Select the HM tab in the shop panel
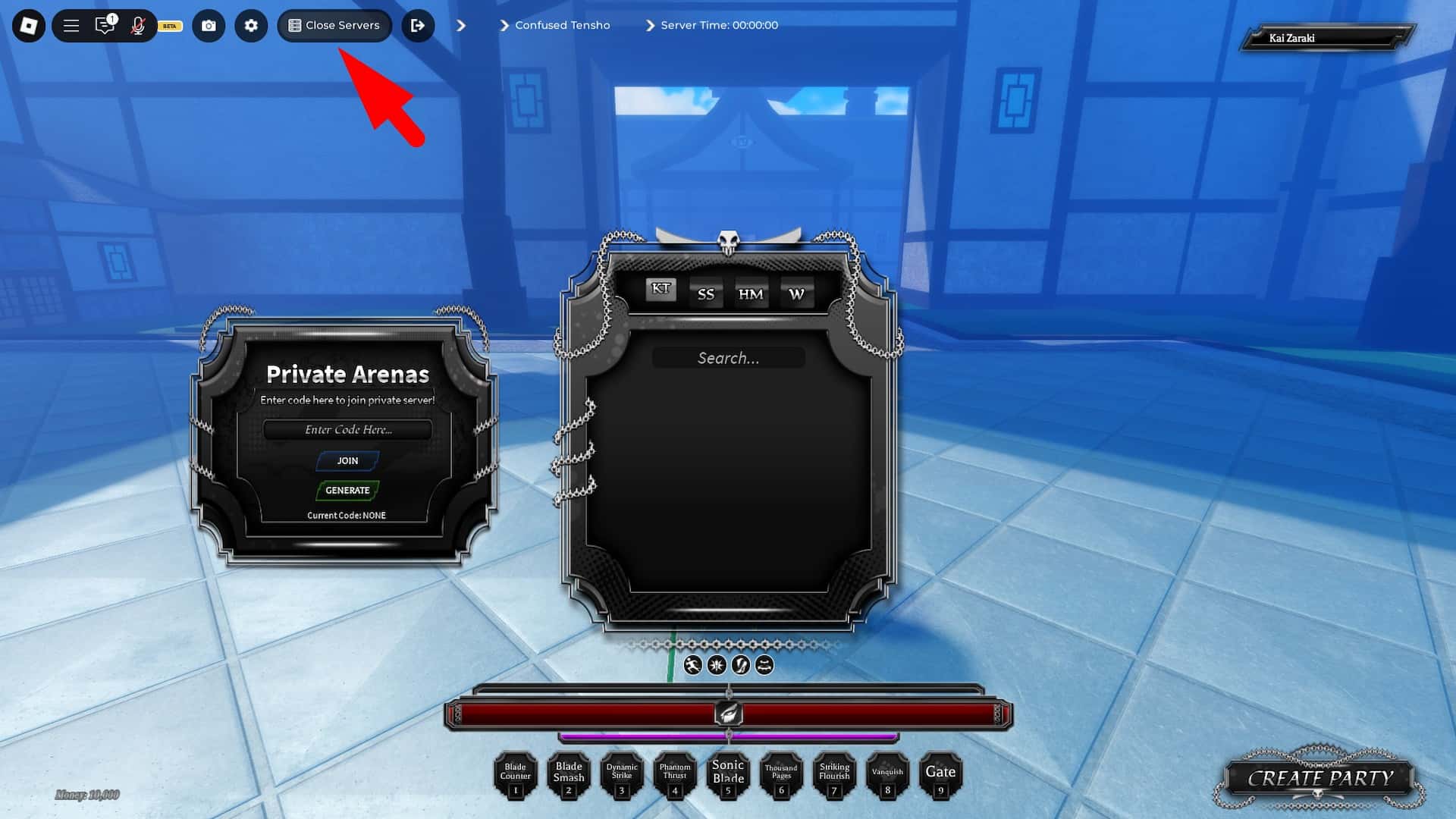 coord(750,293)
